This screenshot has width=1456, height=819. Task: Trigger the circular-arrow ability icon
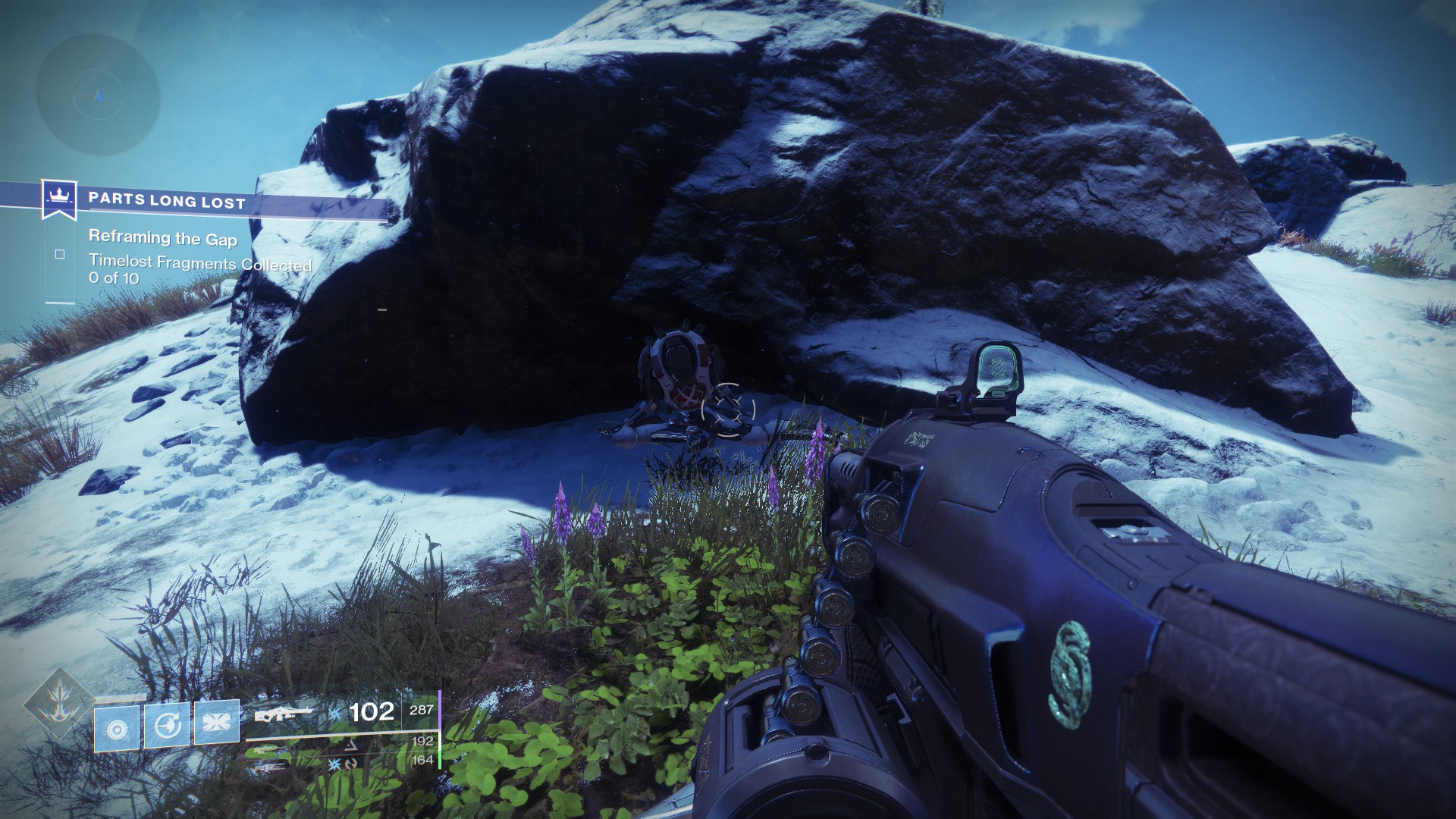[167, 725]
